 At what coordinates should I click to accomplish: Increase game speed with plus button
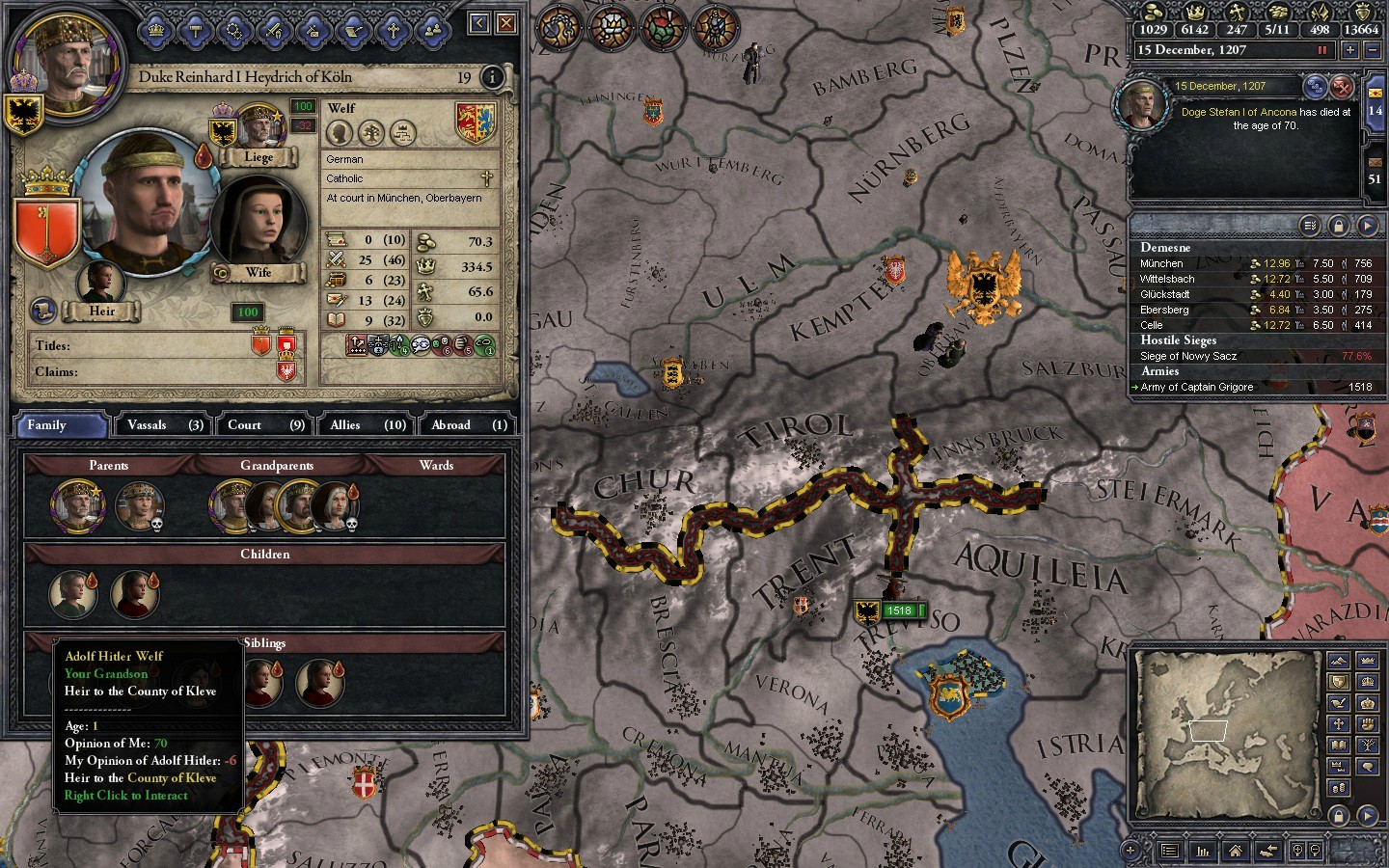tap(1349, 50)
